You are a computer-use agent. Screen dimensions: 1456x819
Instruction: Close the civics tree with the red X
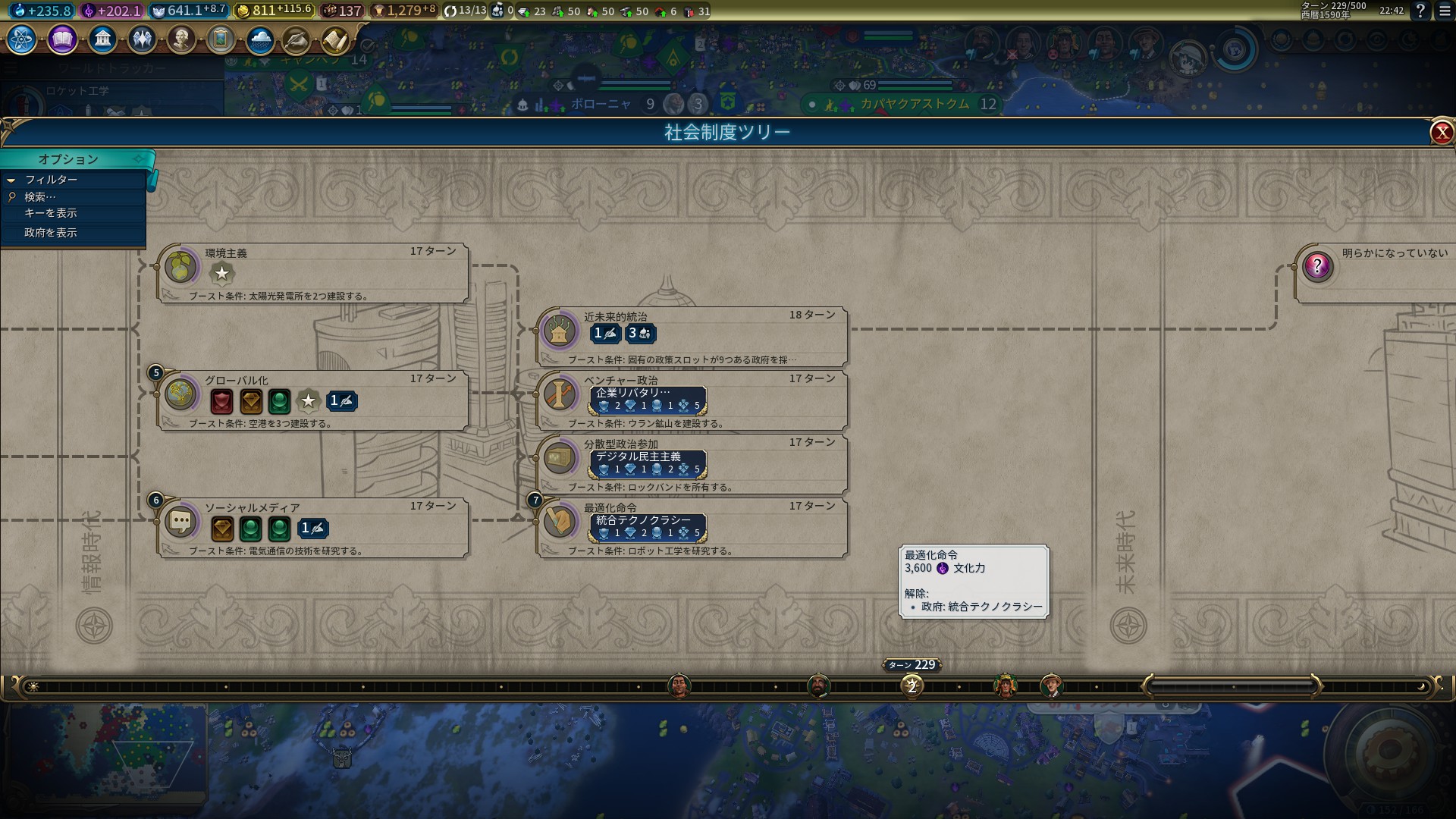pos(1441,133)
